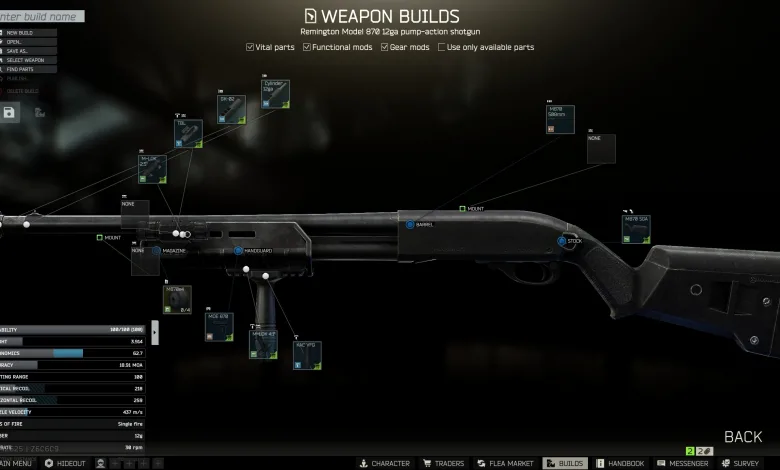Switch to the Traders tab
The width and height of the screenshot is (780, 470).
click(445, 464)
